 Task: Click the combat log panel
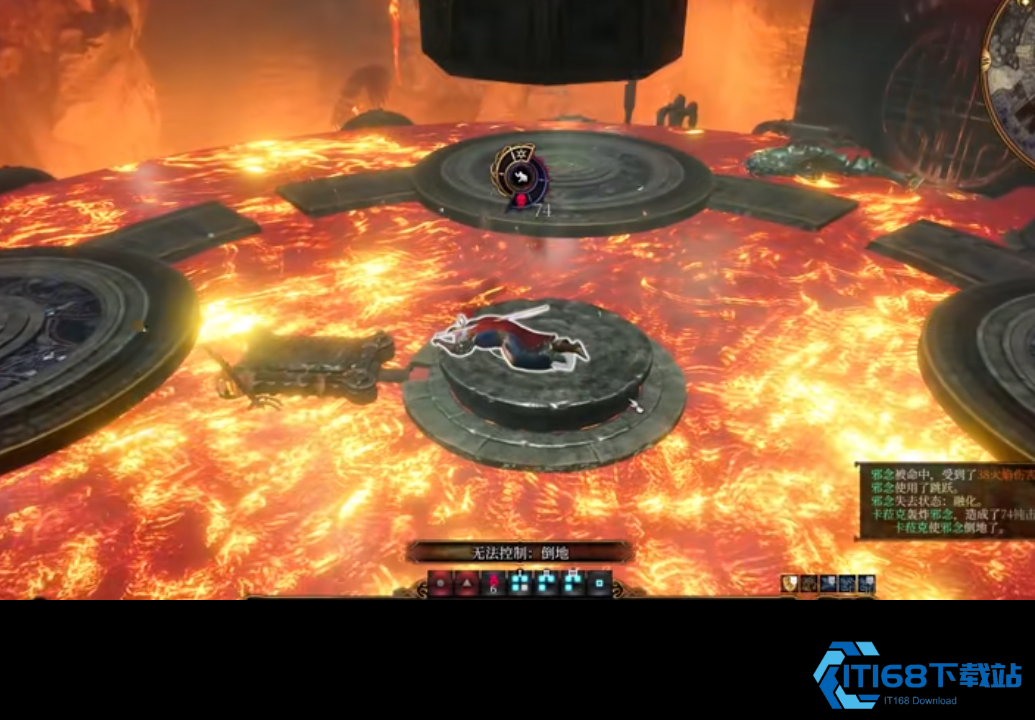945,501
